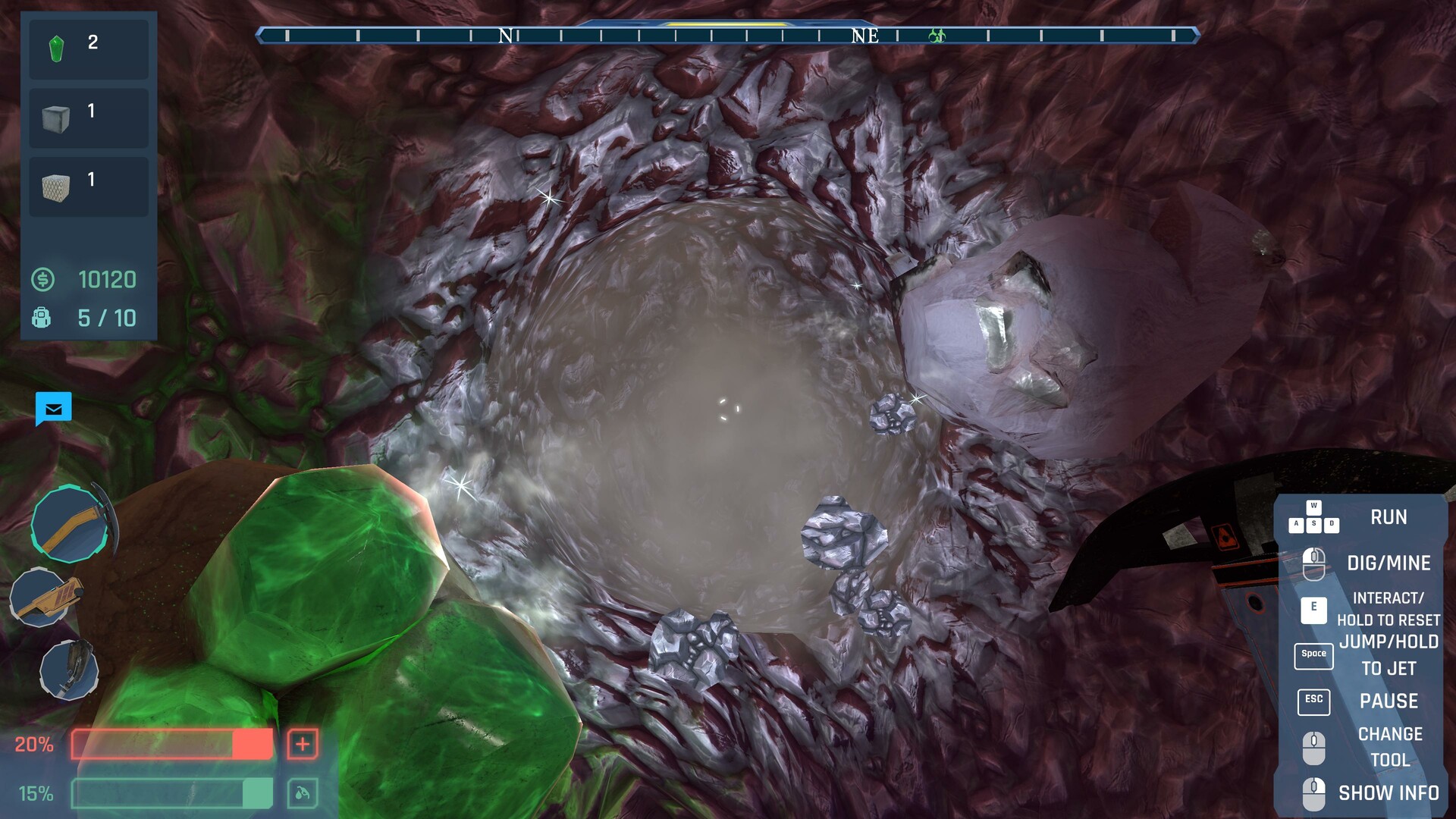Click the CHANGE TOOL mouse icon

coord(1314,748)
